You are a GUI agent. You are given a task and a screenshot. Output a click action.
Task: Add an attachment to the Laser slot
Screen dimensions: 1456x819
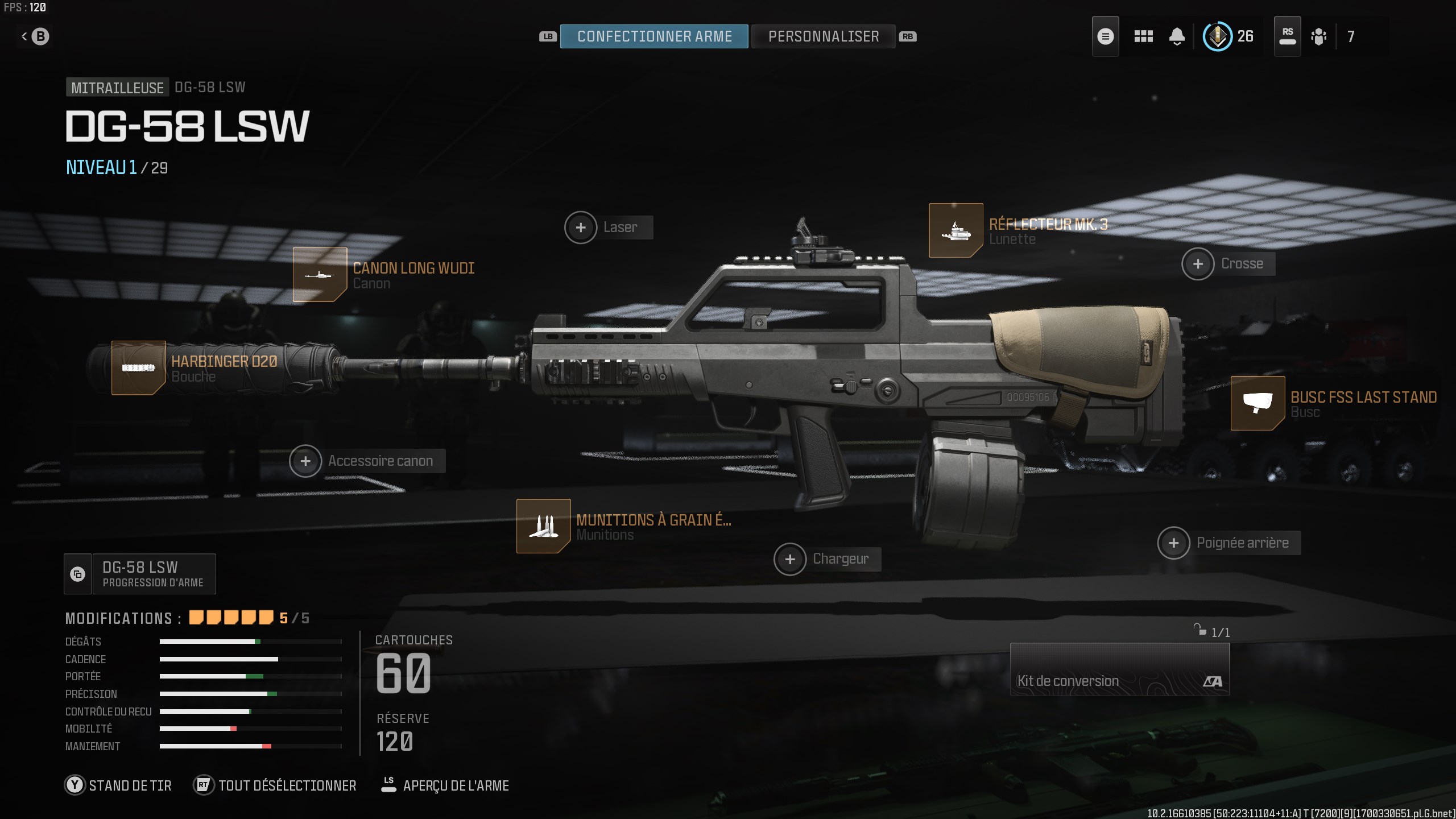581,227
